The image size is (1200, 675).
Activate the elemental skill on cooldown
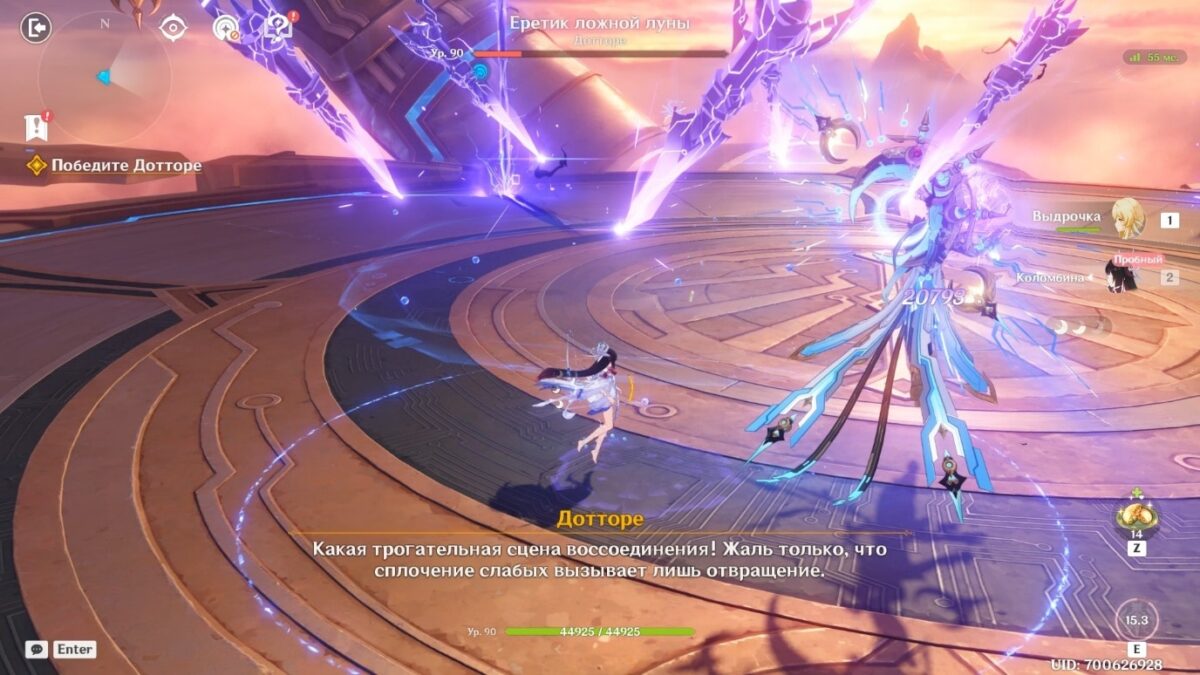pyautogui.click(x=1136, y=620)
